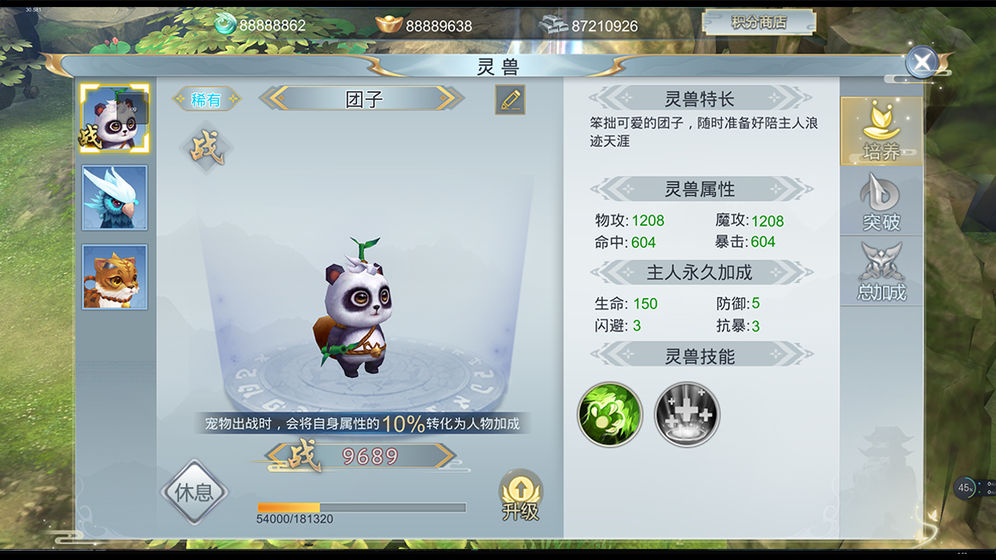Switch to the 培养 cultivate tab
This screenshot has height=560, width=996.
pos(880,132)
